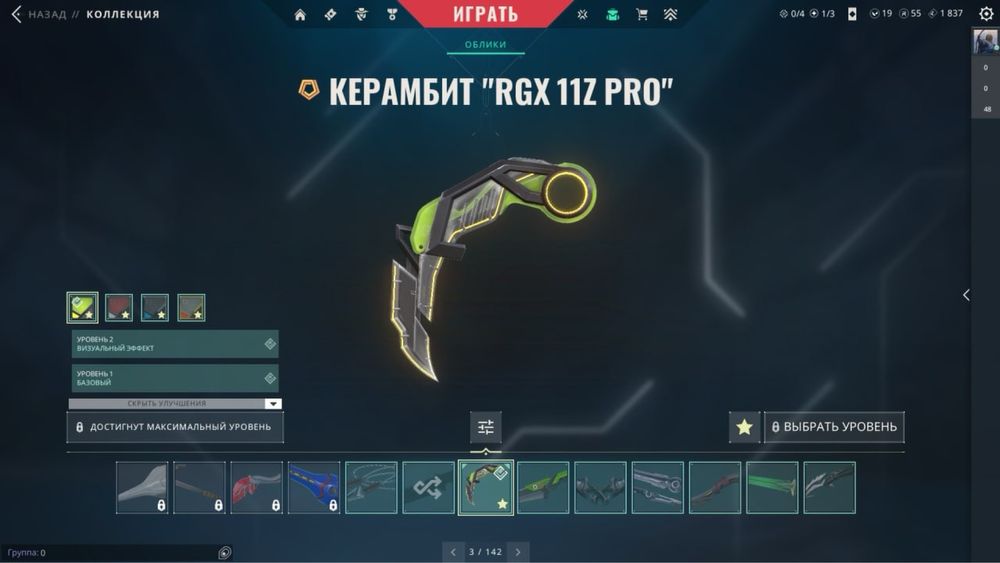Go to the previous skins page
The width and height of the screenshot is (1000, 563).
coord(453,552)
